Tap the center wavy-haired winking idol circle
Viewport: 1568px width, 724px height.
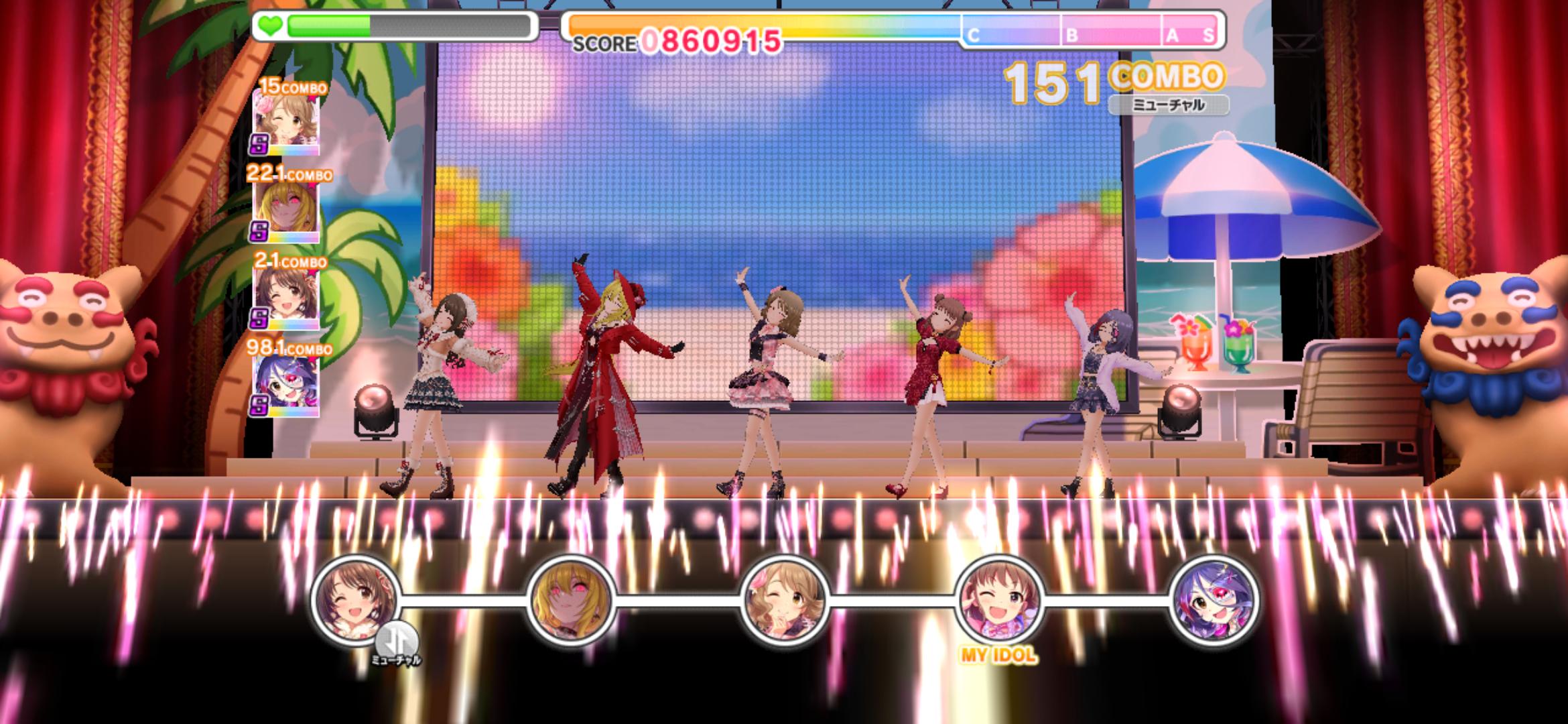point(785,599)
